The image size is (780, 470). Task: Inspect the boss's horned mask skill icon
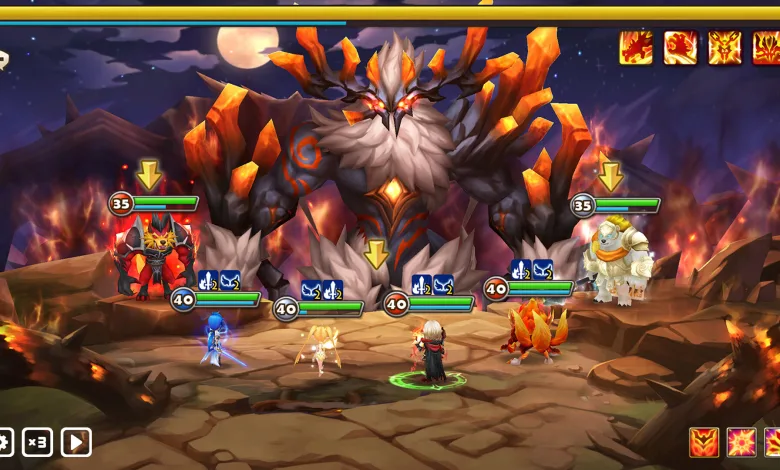pyautogui.click(x=725, y=48)
